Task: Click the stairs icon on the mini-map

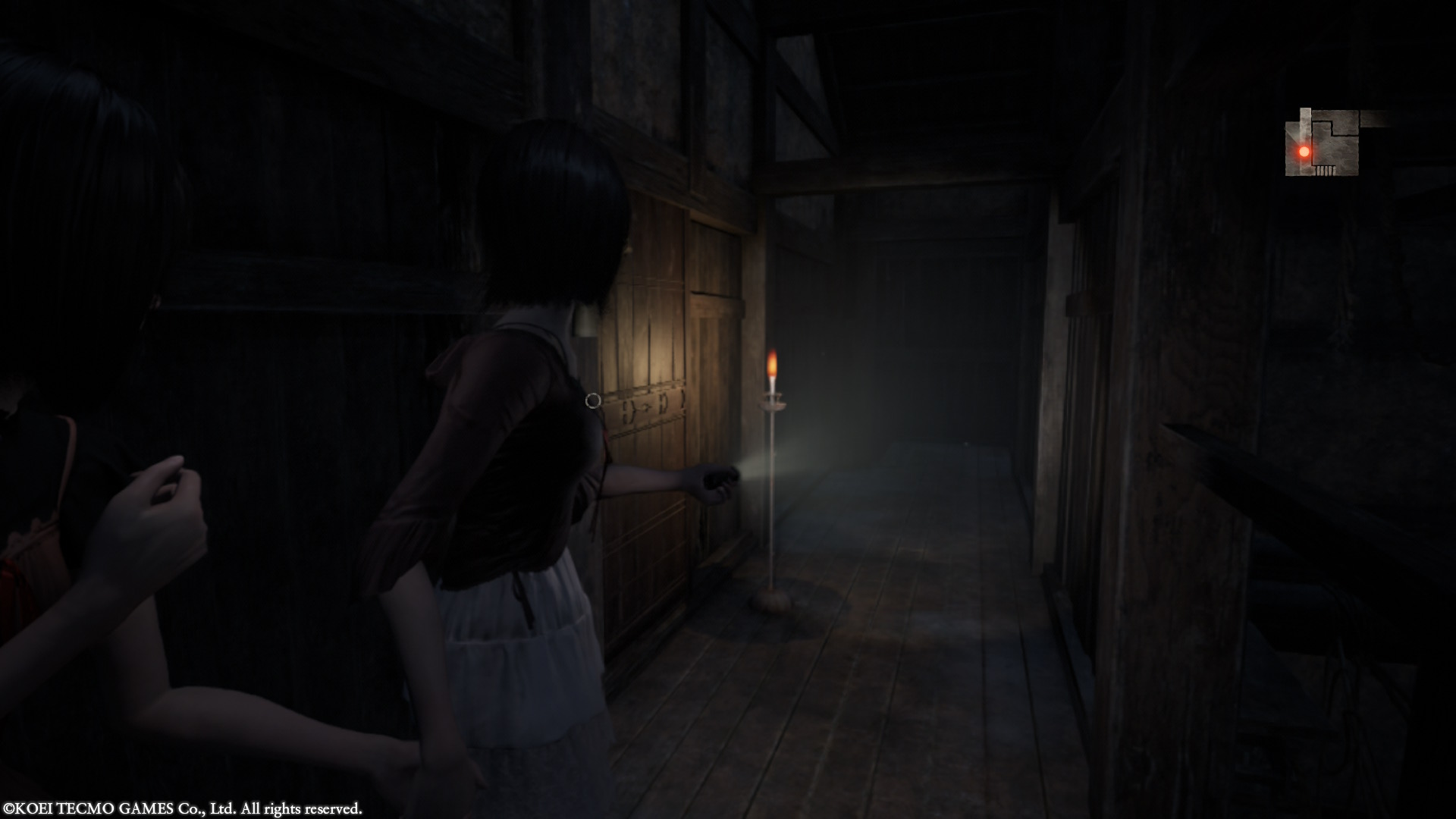Action: pos(1325,170)
